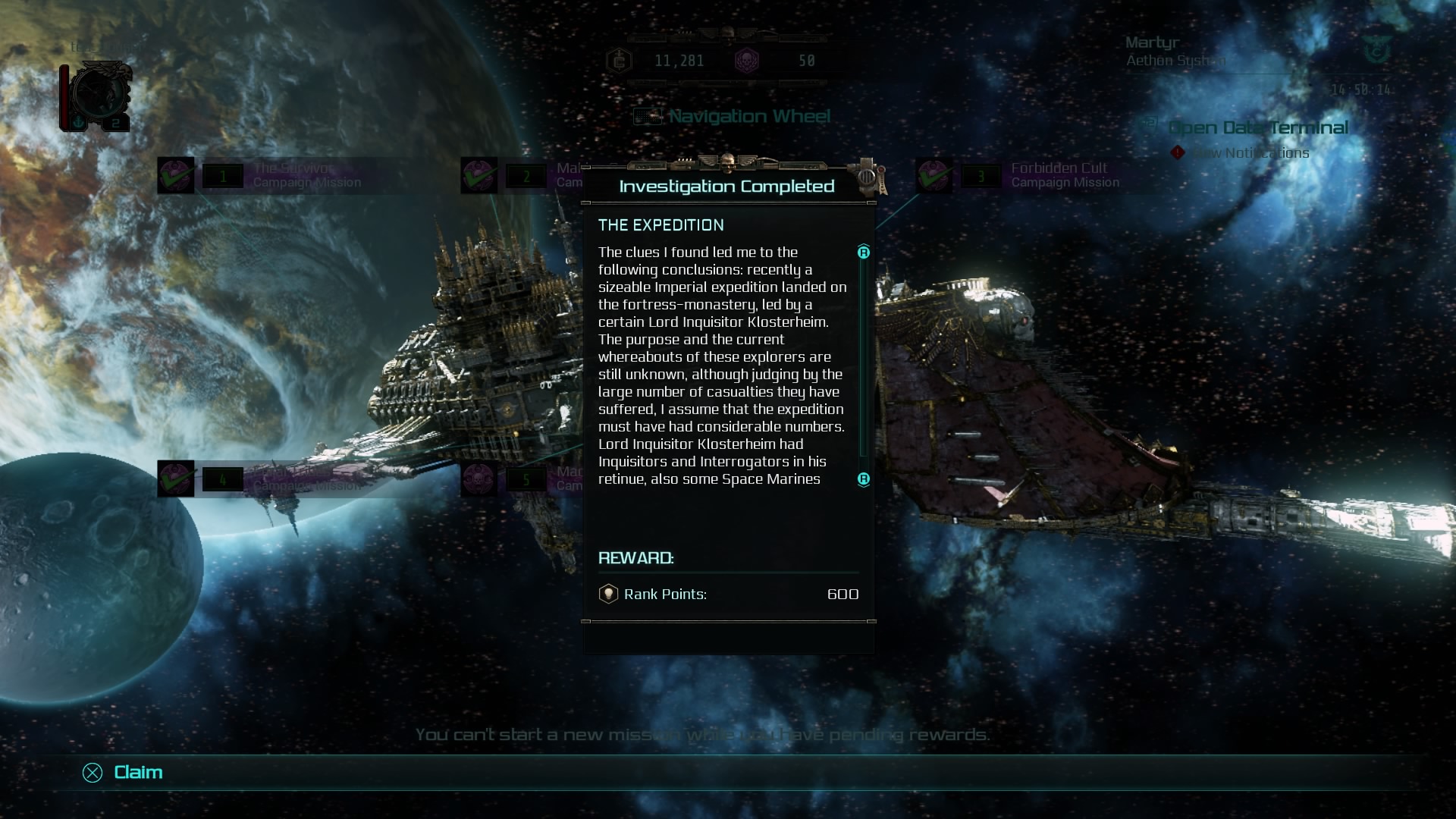Claim the investigation reward

click(x=124, y=772)
